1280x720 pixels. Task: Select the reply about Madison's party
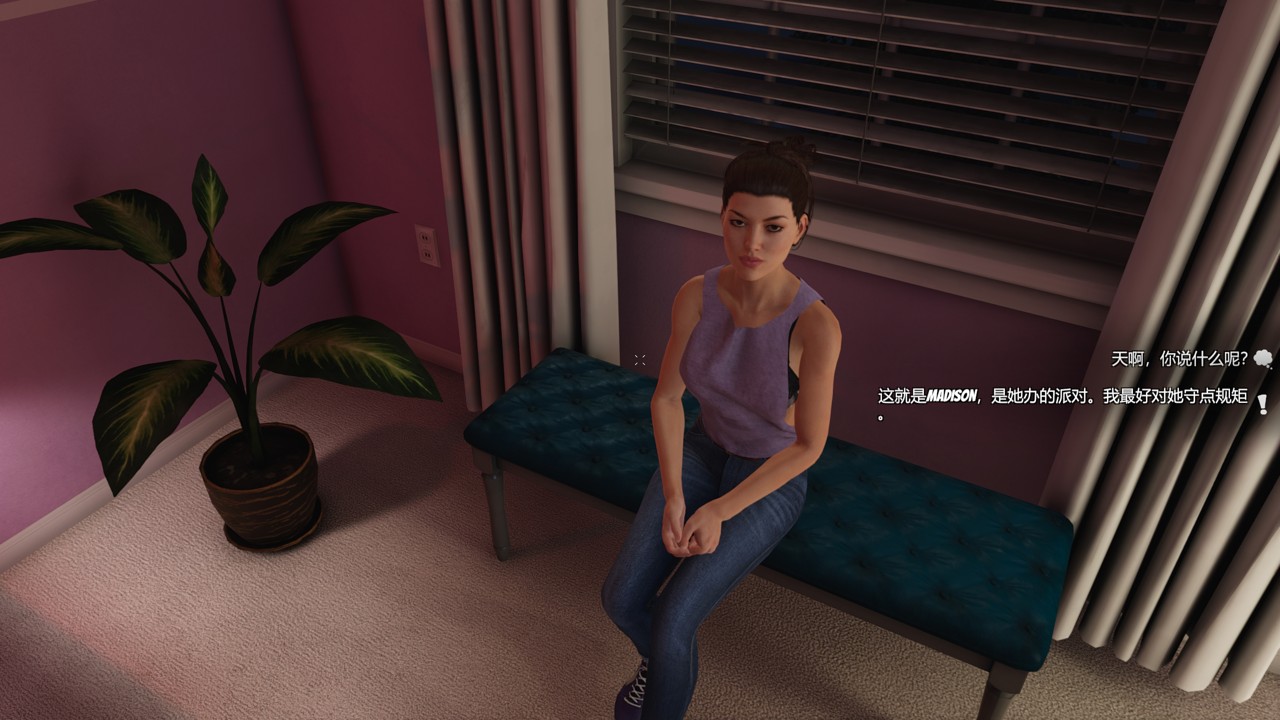pos(1061,397)
